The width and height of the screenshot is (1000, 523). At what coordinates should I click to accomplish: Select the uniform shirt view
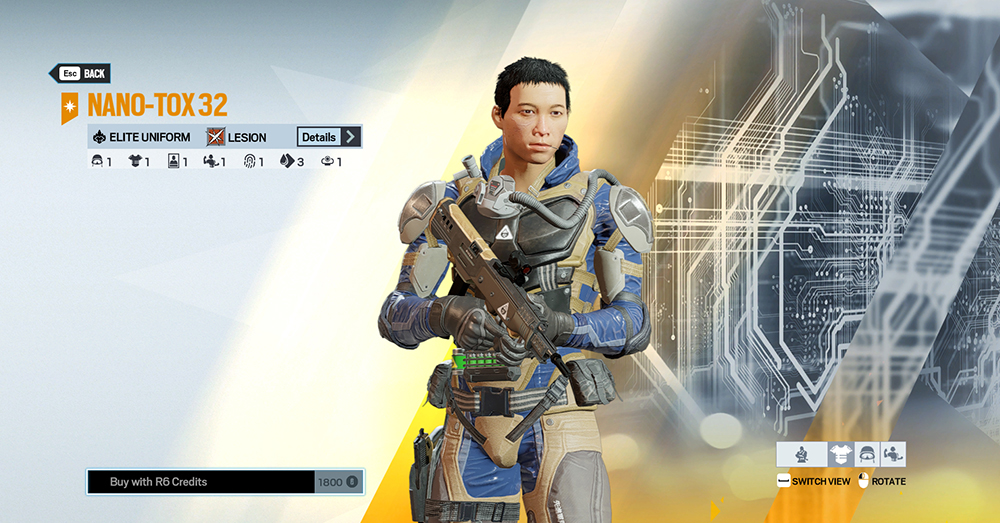click(840, 454)
